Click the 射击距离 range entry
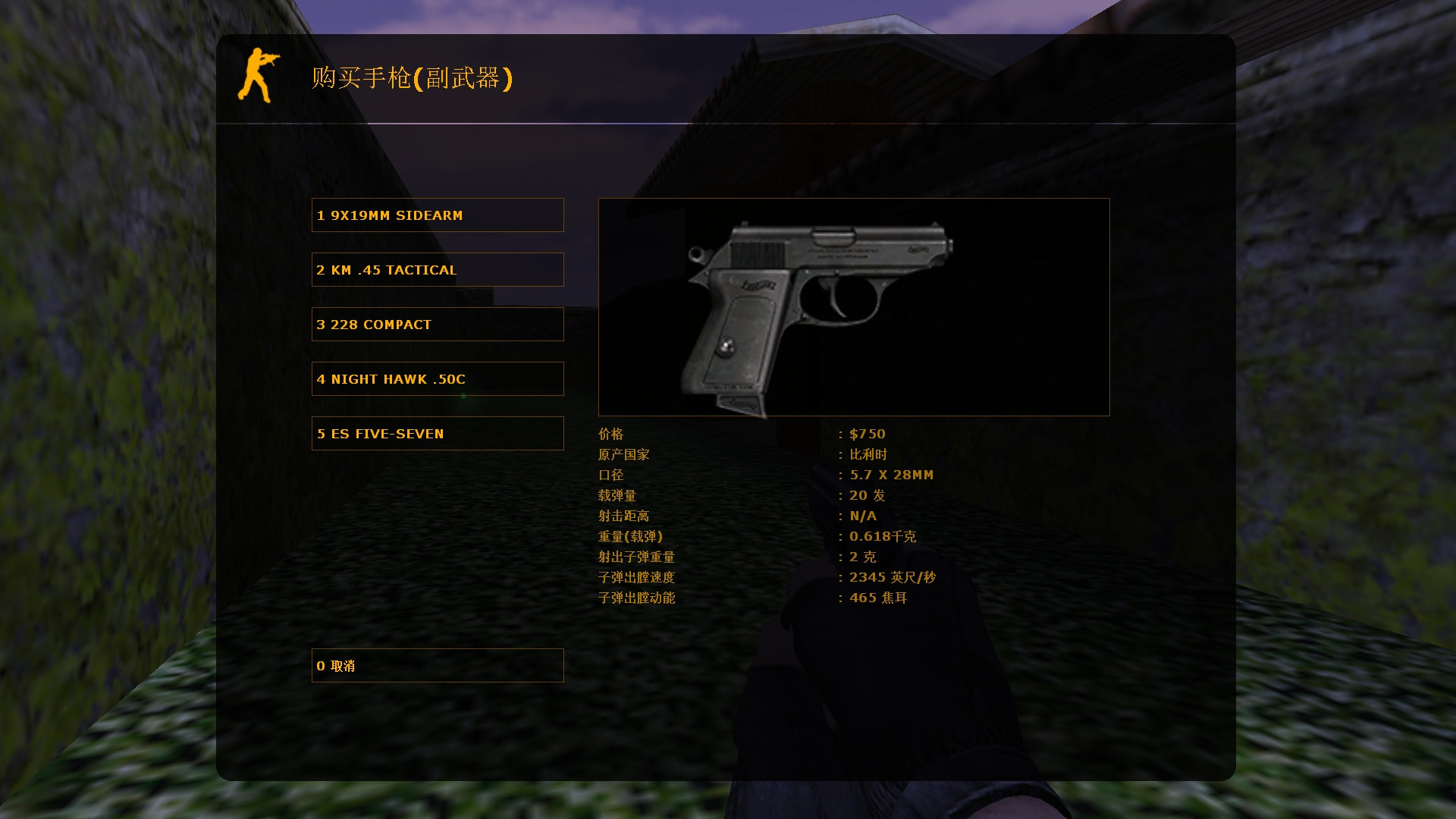Screen dimensions: 1456x819 click(623, 516)
